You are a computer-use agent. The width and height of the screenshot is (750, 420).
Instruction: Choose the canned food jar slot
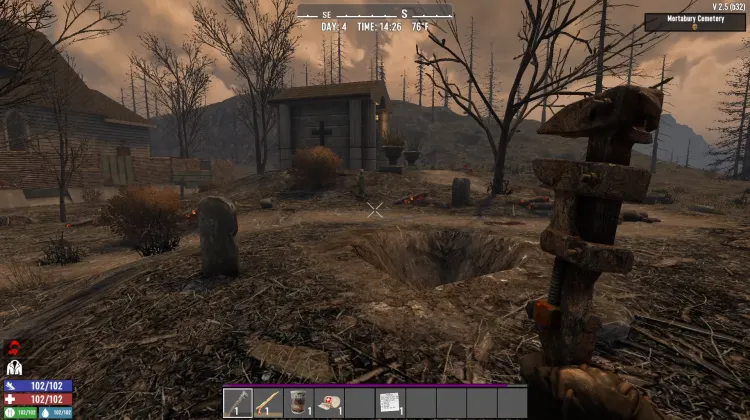[299, 402]
